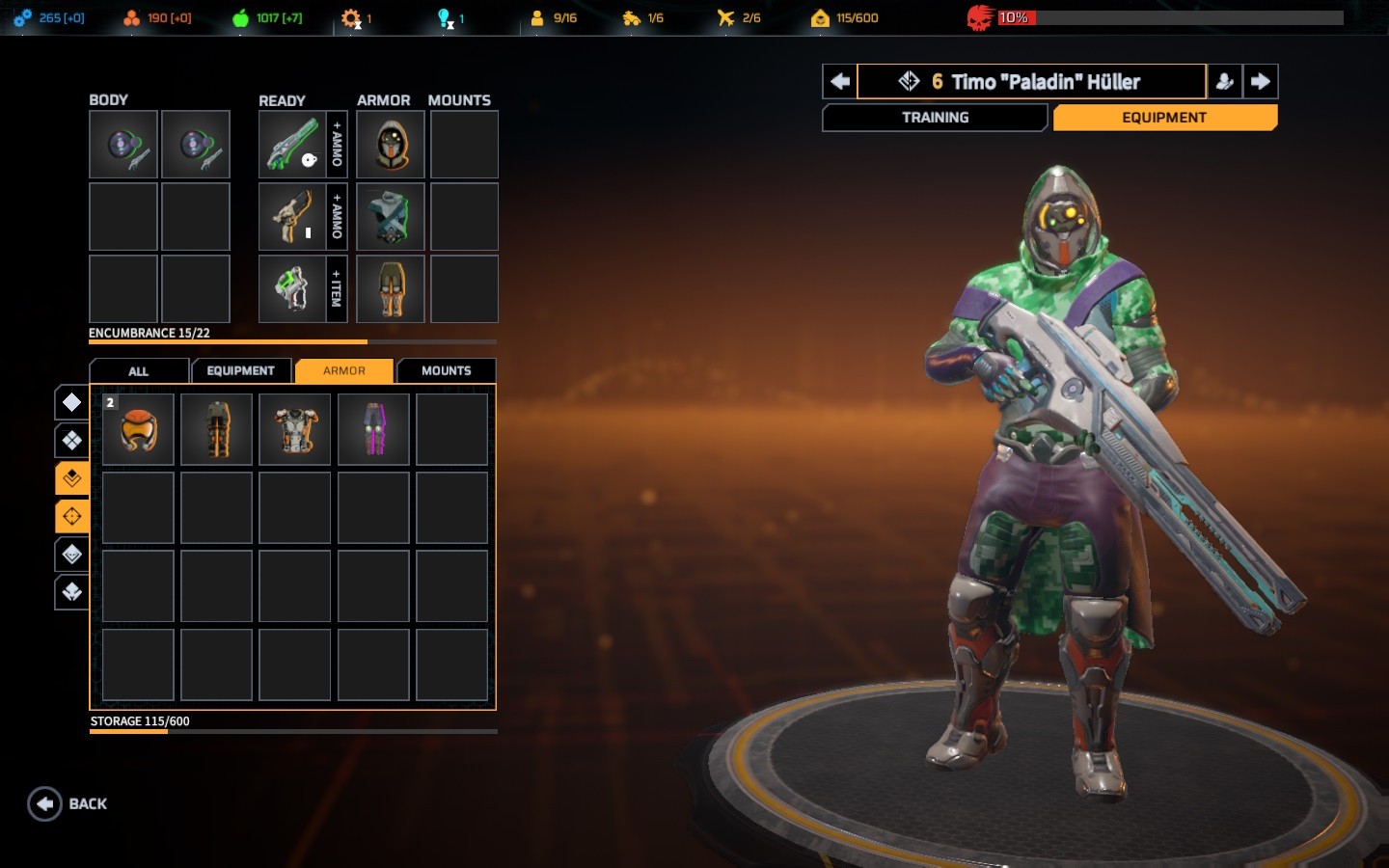Switch to the Training tab
Image resolution: width=1389 pixels, height=868 pixels.
pos(934,118)
